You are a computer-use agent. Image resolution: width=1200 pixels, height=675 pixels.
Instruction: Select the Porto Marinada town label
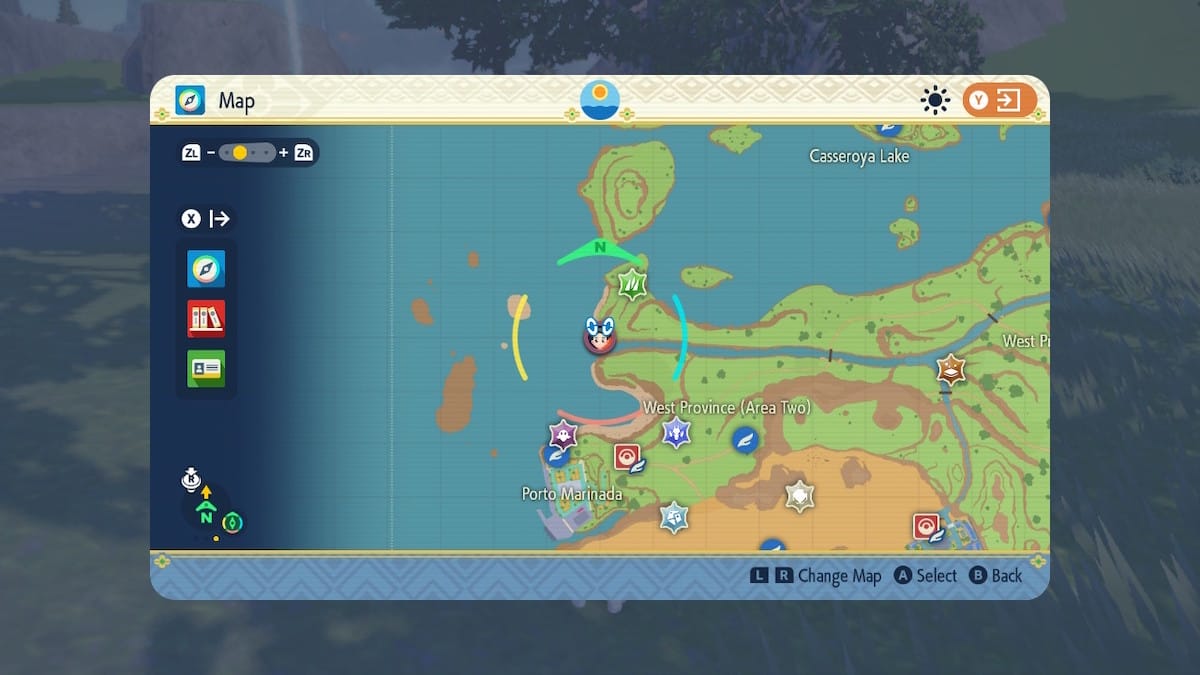572,494
